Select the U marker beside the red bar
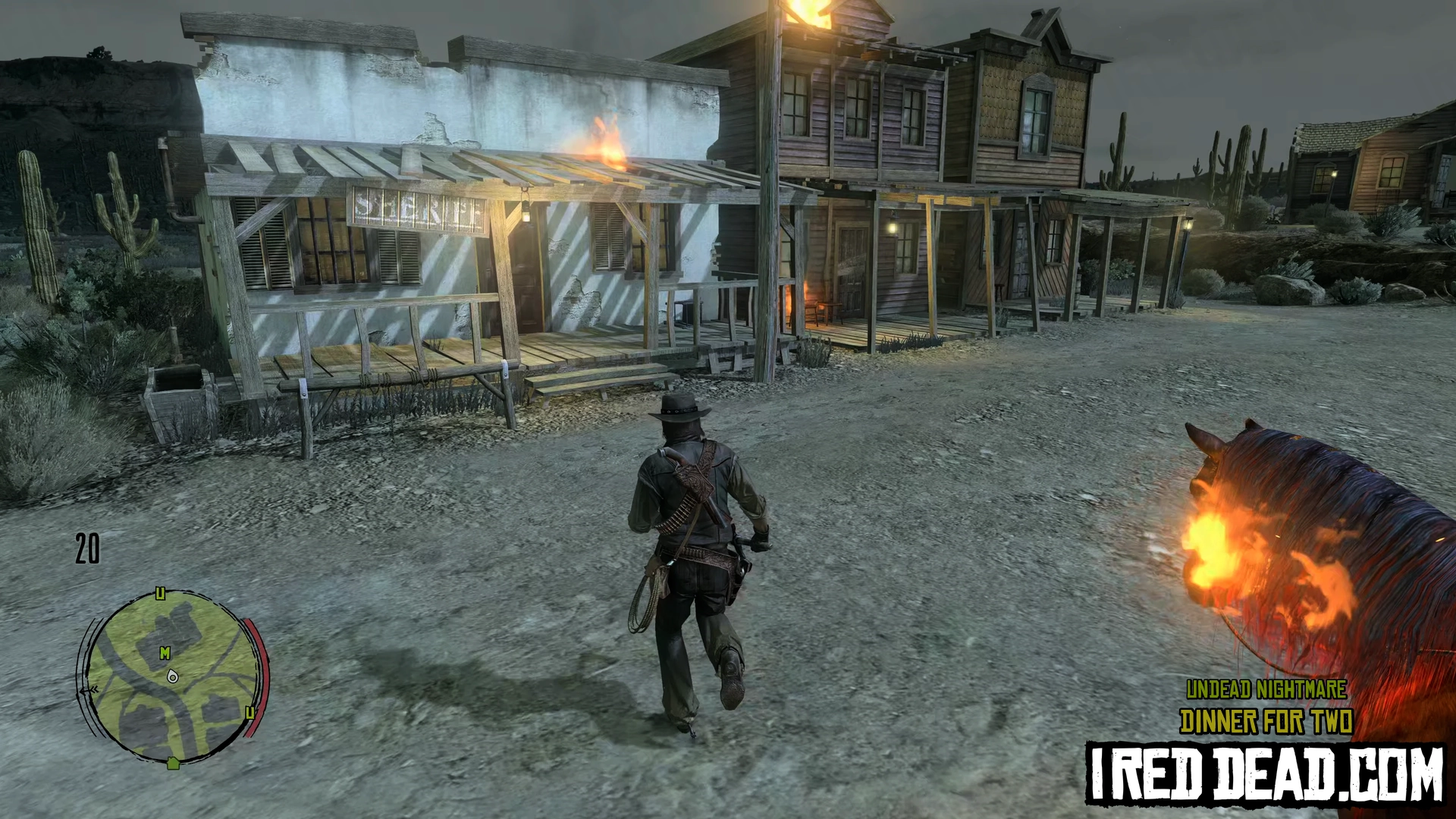The height and width of the screenshot is (819, 1456). (x=249, y=712)
